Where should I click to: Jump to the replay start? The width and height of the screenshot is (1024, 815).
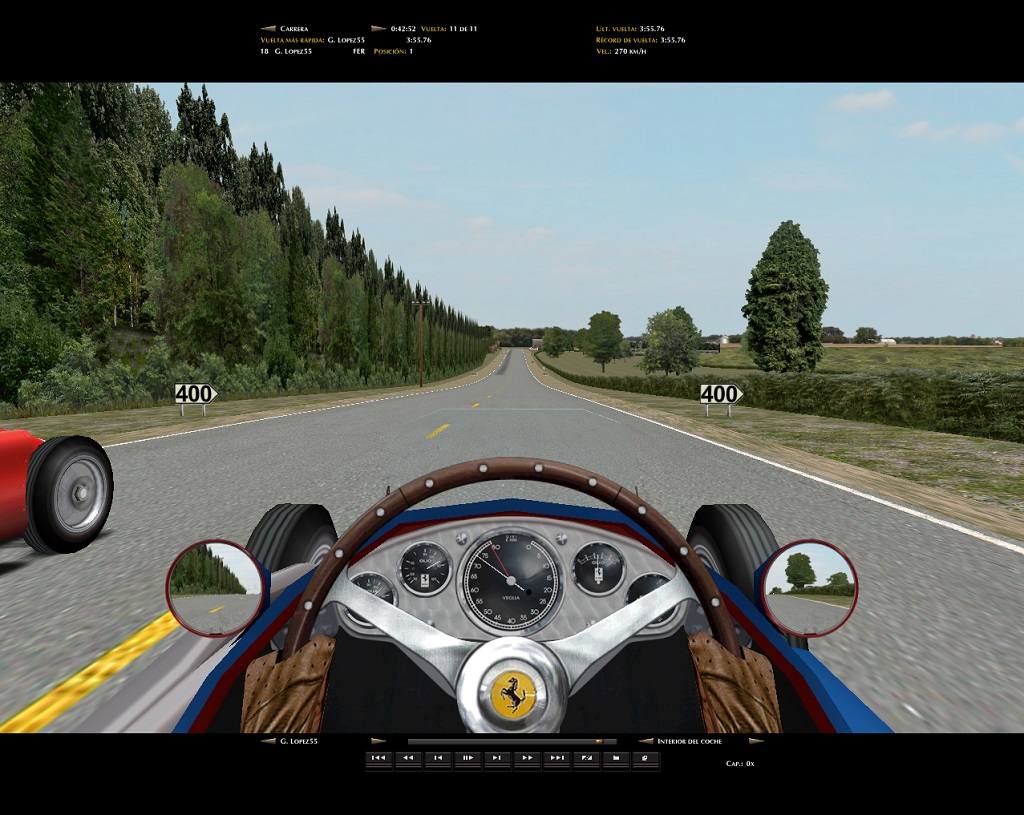tap(378, 759)
